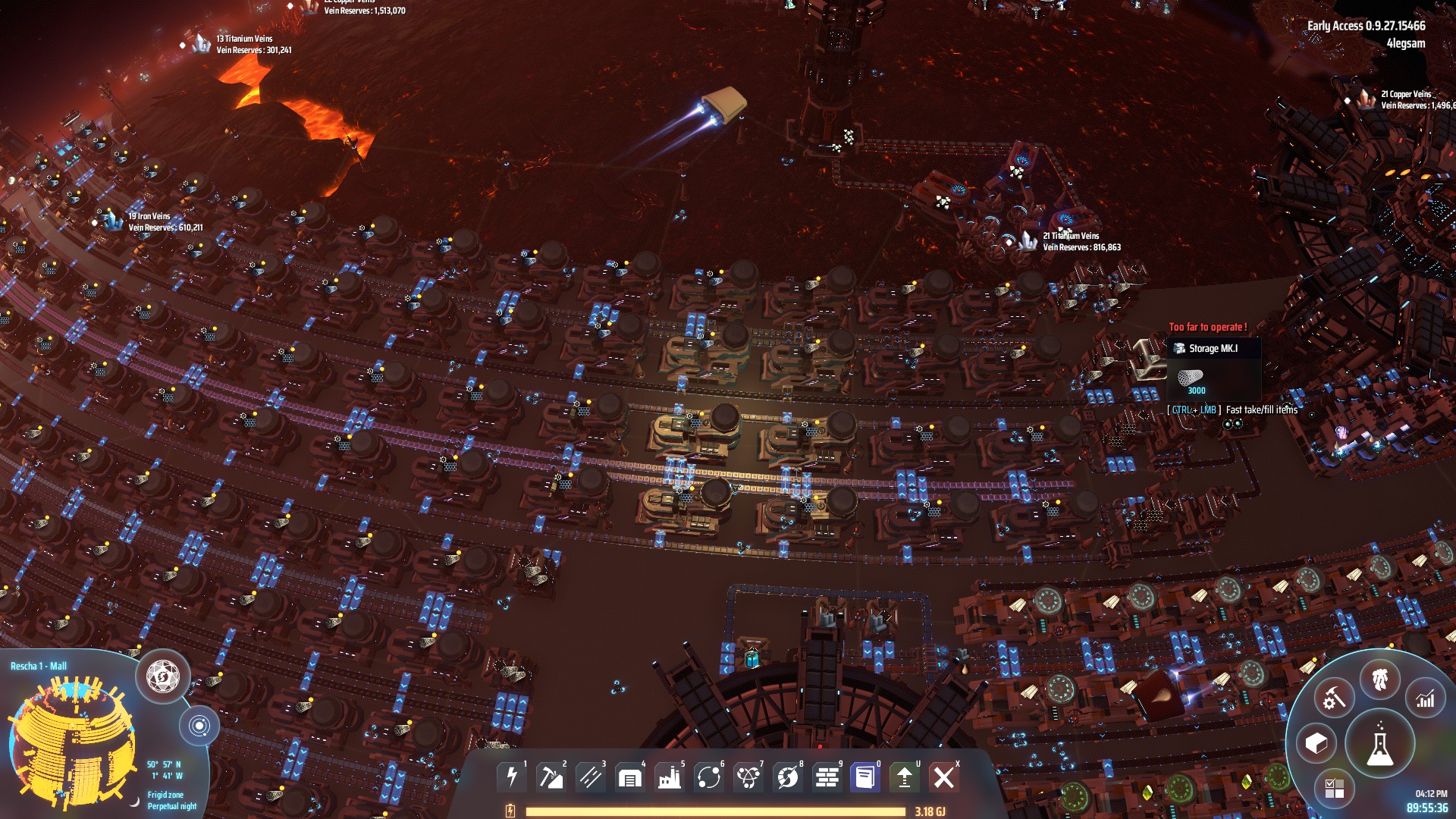Select the Dyson sphere build category
This screenshot has width=1456, height=819.
(788, 777)
